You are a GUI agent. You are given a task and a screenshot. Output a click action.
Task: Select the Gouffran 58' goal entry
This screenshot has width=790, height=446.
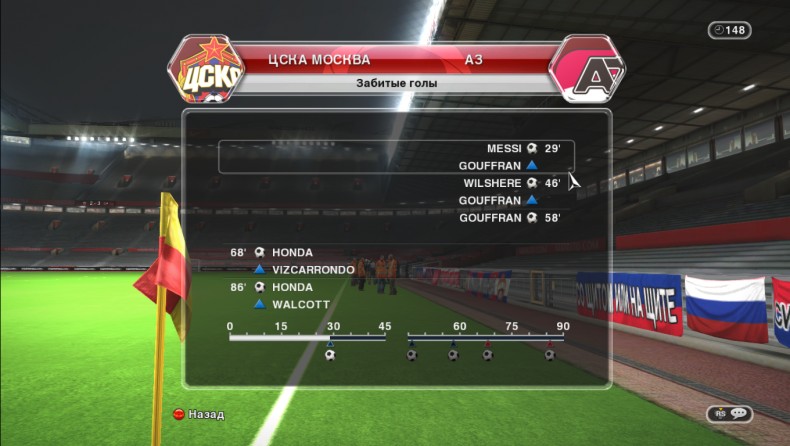point(509,217)
